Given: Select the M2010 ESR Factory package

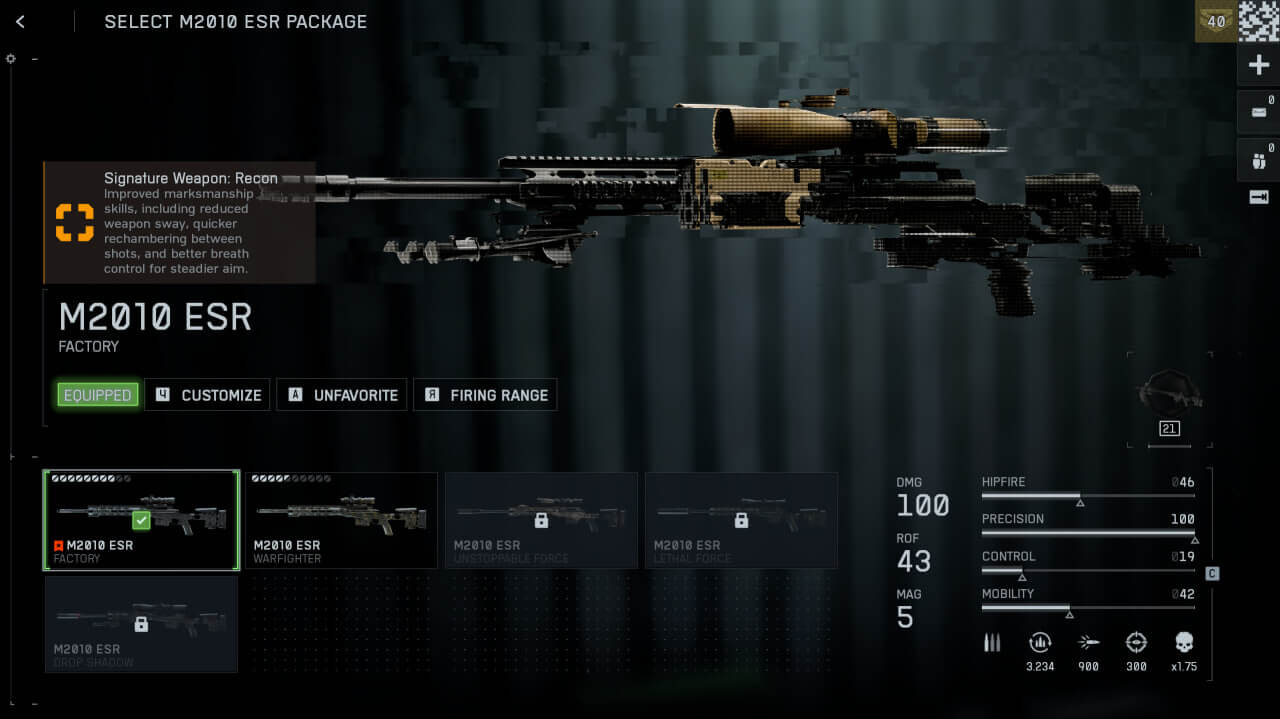Looking at the screenshot, I should [141, 520].
